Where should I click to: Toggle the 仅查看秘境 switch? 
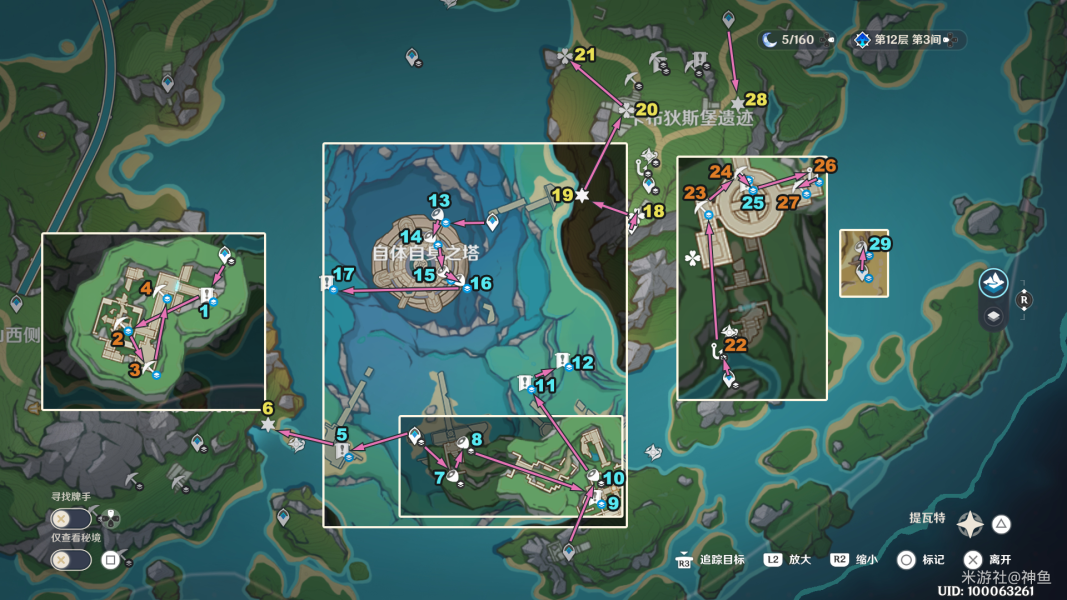[71, 560]
